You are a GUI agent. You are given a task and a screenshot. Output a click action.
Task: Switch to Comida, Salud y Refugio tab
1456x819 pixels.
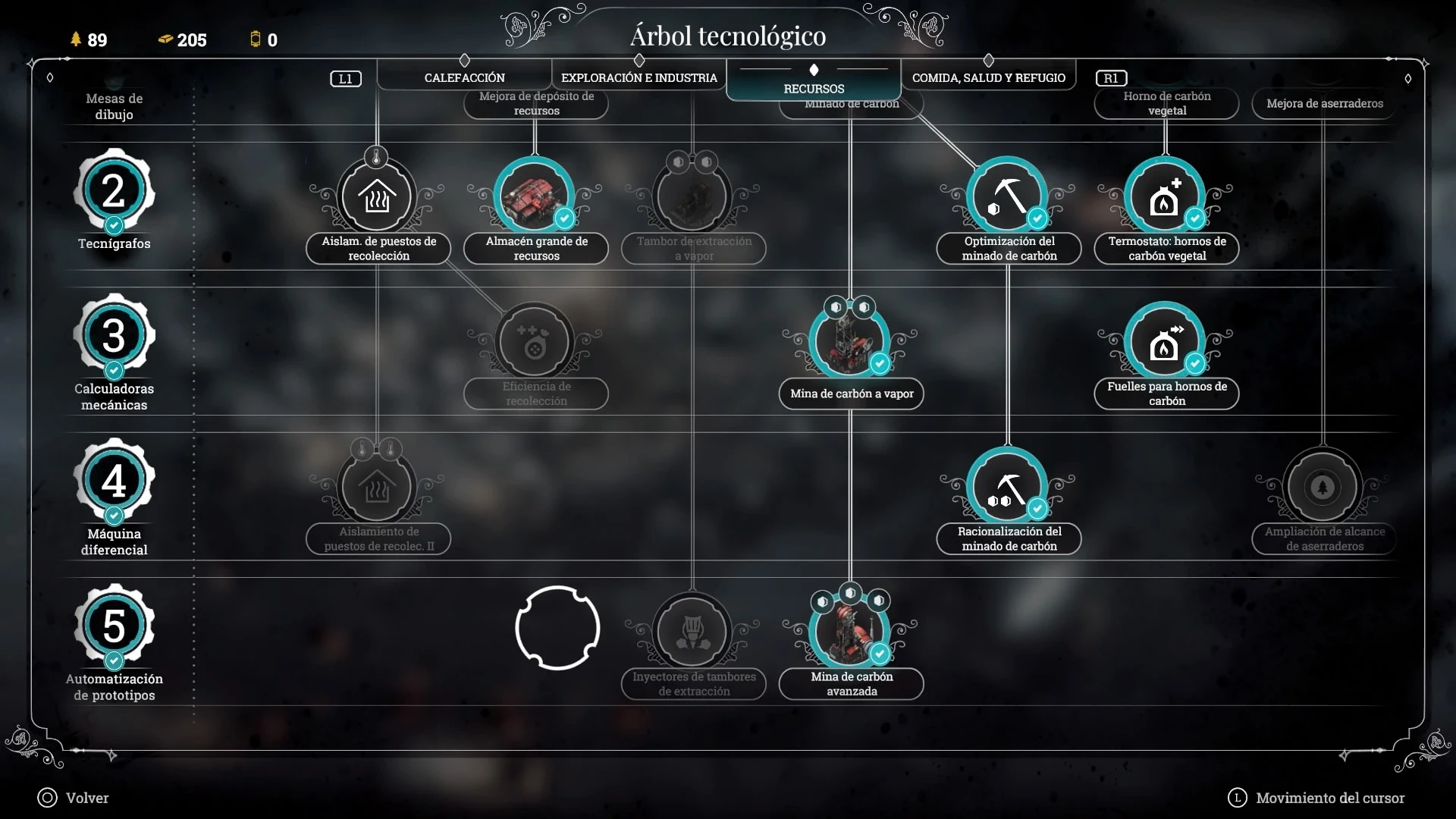988,77
